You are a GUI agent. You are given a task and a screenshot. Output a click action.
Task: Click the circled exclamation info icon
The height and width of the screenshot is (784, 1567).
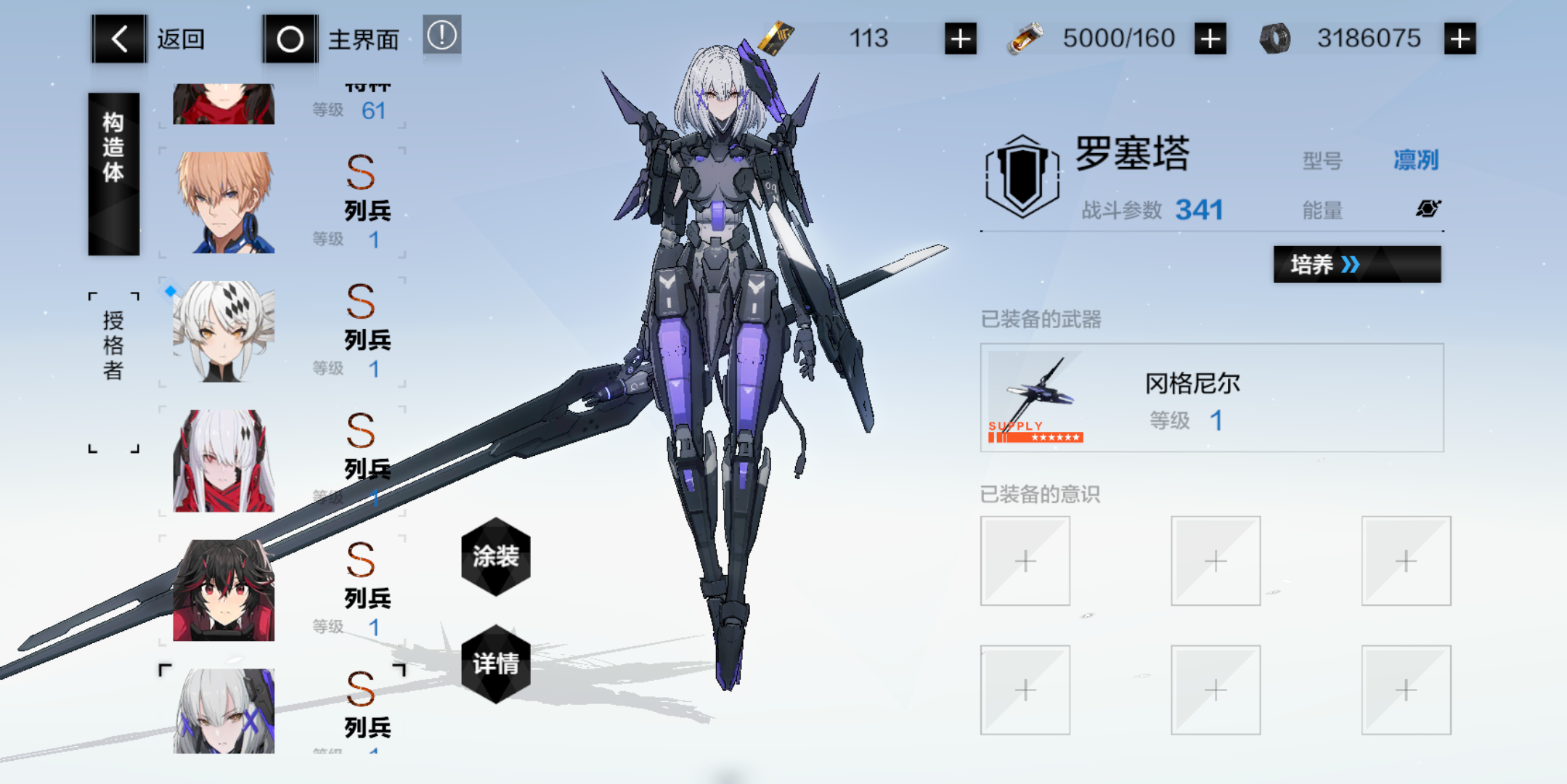click(x=441, y=35)
